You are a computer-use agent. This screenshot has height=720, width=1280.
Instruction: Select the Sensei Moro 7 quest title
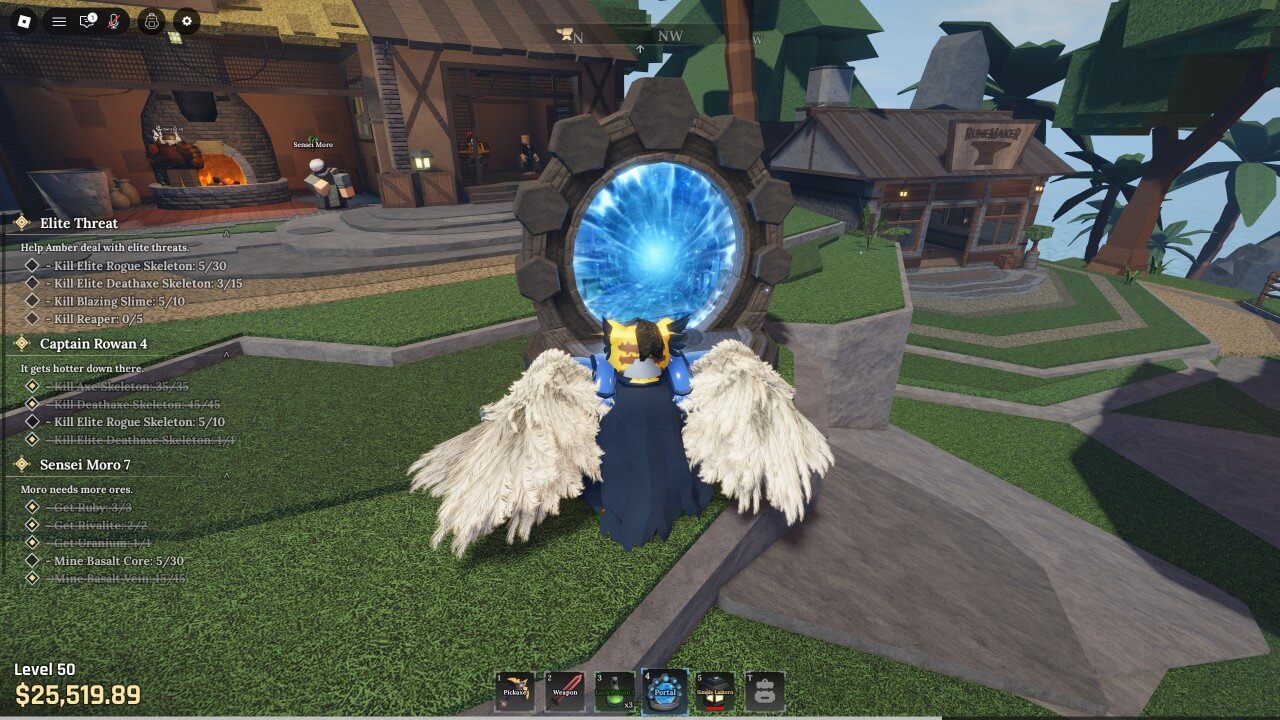point(85,464)
